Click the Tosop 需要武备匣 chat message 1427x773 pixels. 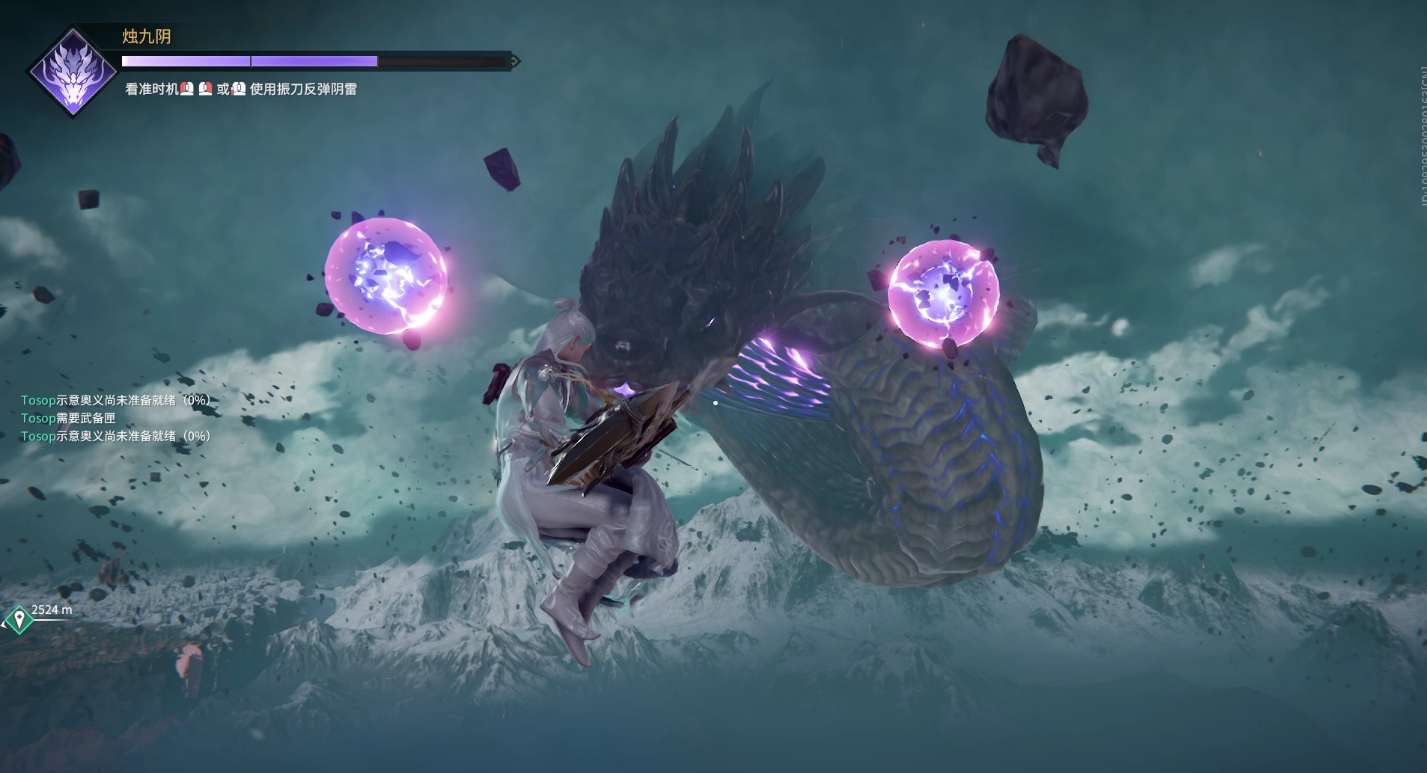click(x=74, y=418)
